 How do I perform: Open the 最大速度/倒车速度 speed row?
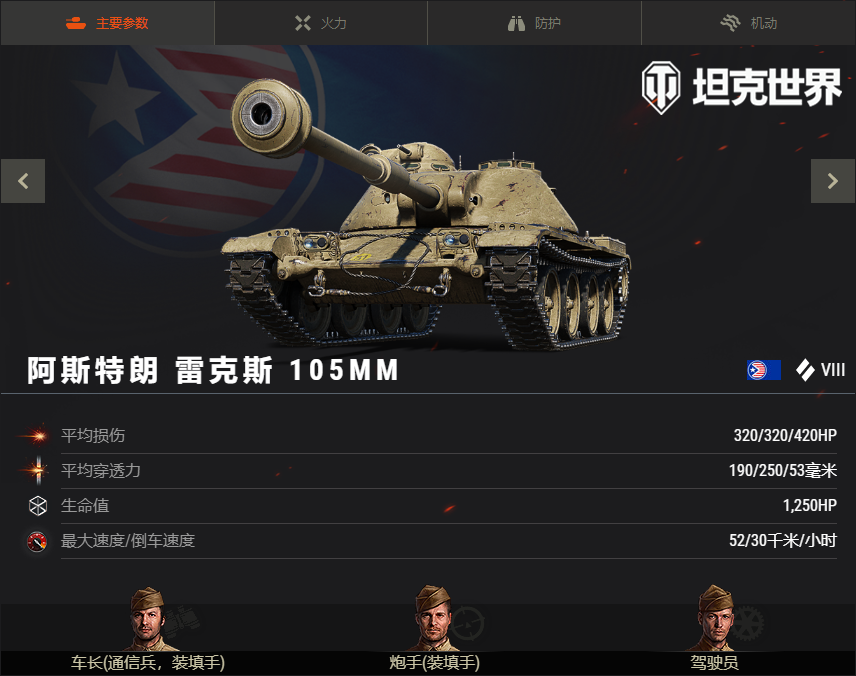point(428,541)
